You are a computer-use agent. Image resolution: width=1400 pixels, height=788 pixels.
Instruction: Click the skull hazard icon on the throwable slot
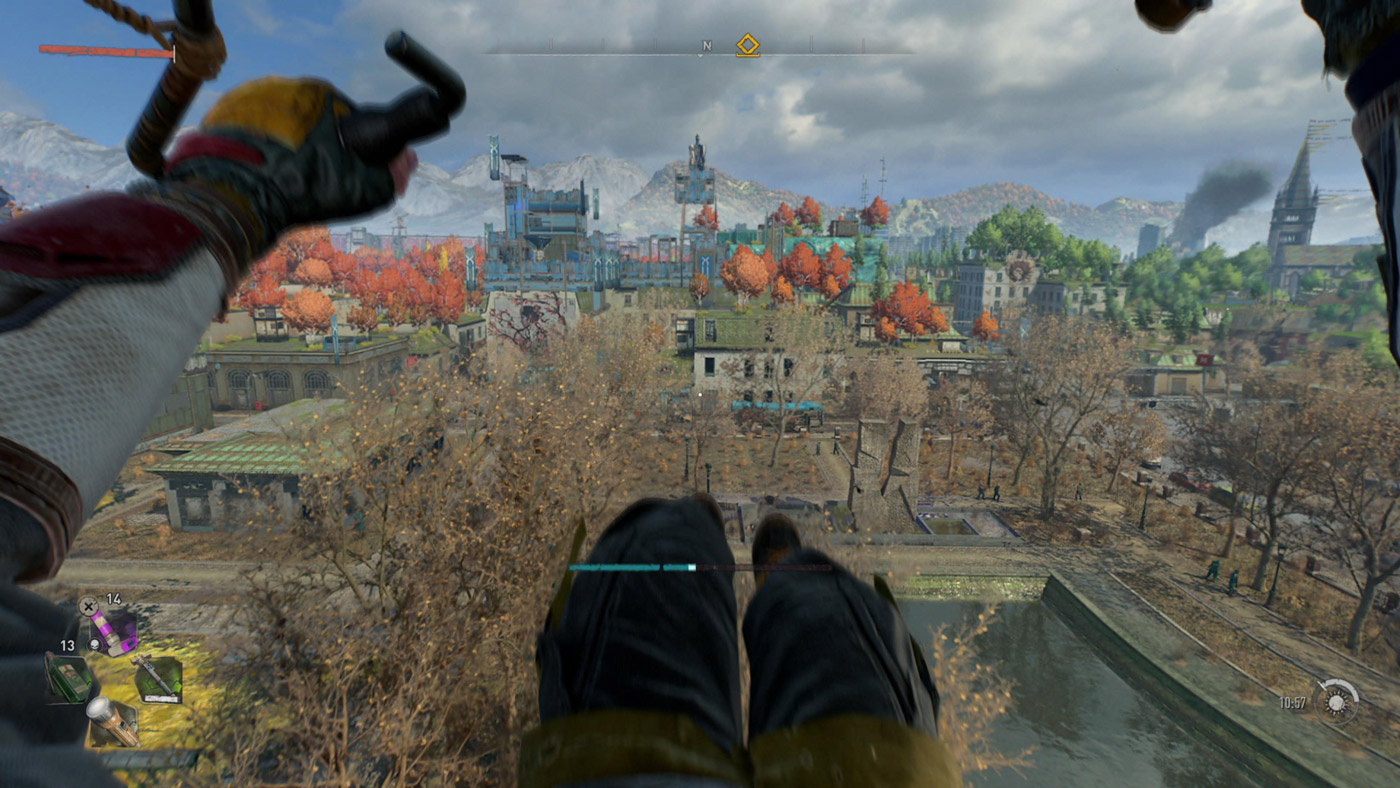click(x=94, y=644)
